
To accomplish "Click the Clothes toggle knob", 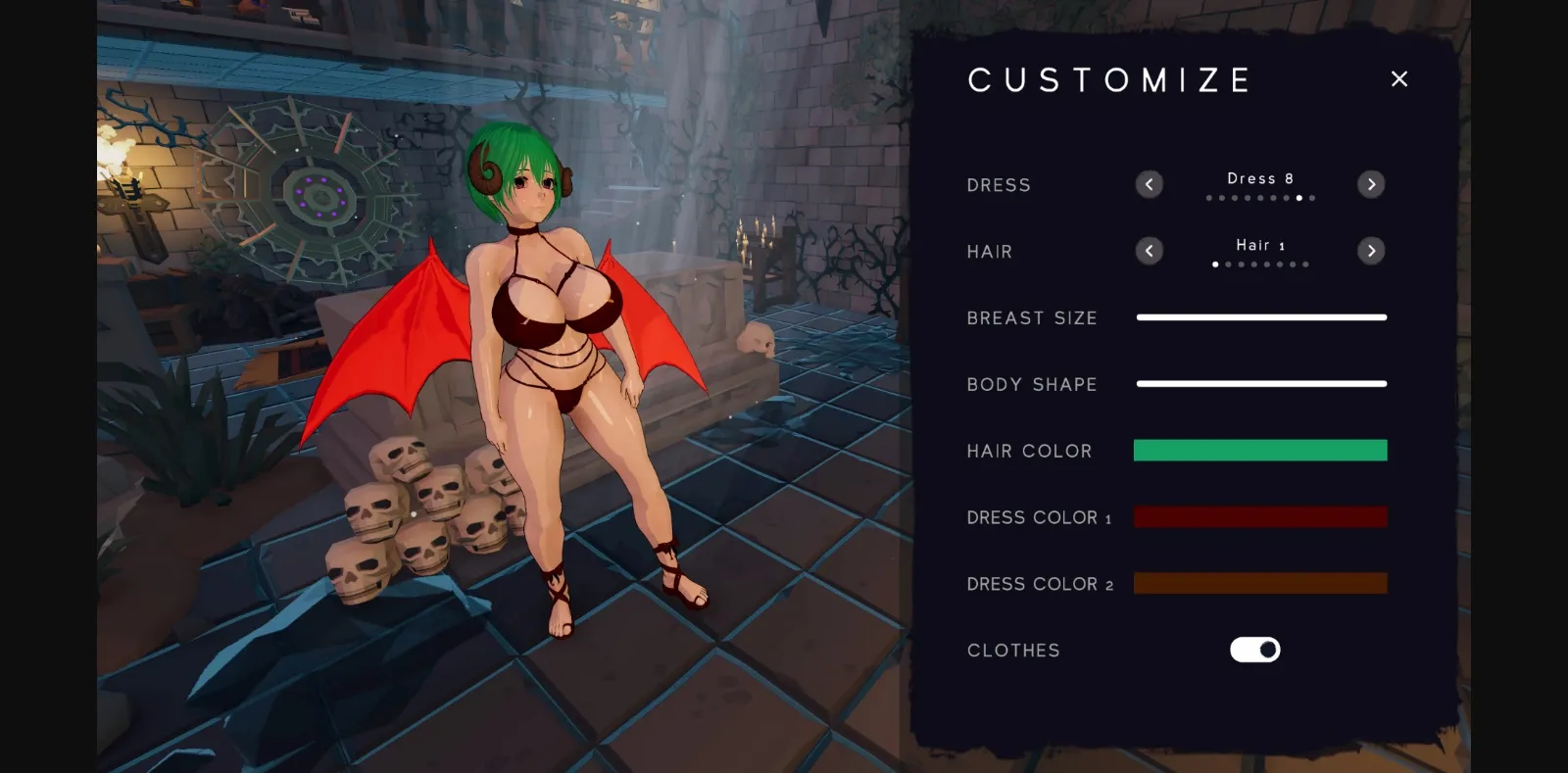I will click(x=1266, y=650).
